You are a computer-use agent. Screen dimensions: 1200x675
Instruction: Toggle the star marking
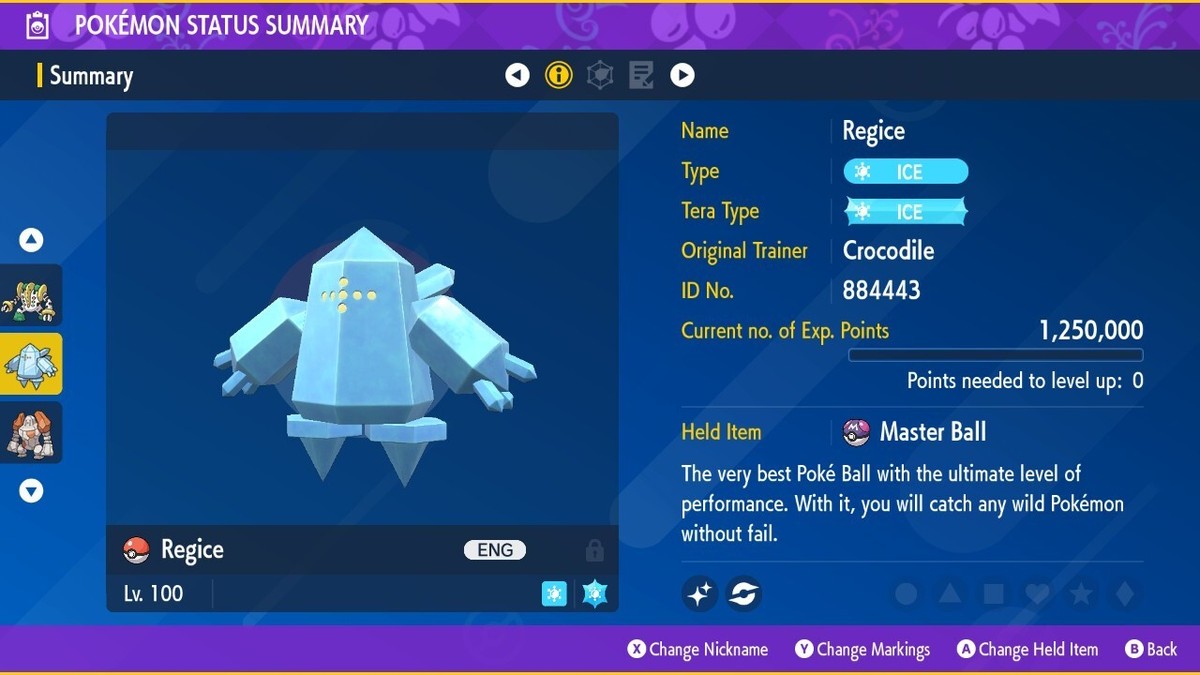pos(1081,594)
